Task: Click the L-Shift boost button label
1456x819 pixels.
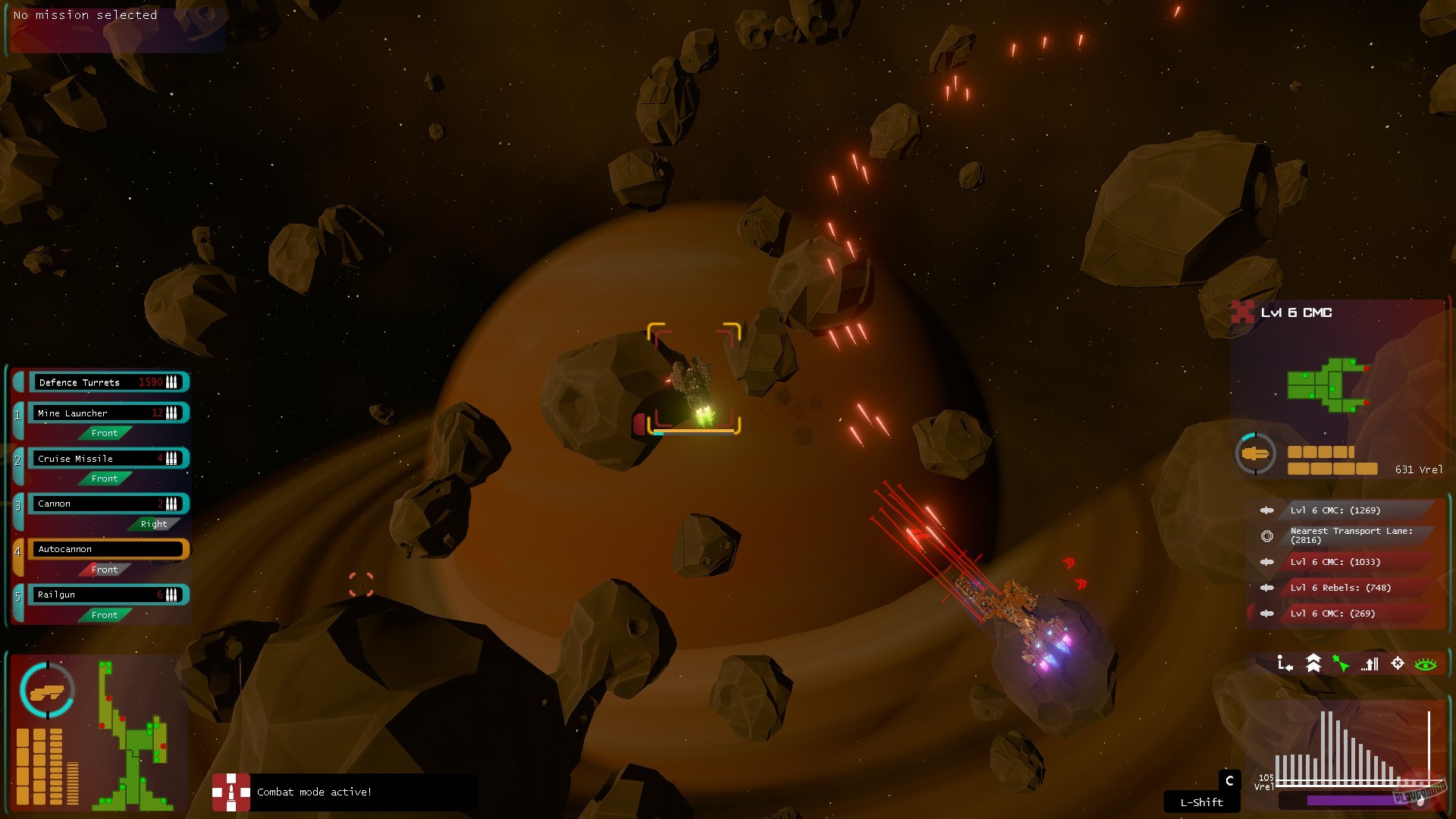Action: click(1201, 802)
